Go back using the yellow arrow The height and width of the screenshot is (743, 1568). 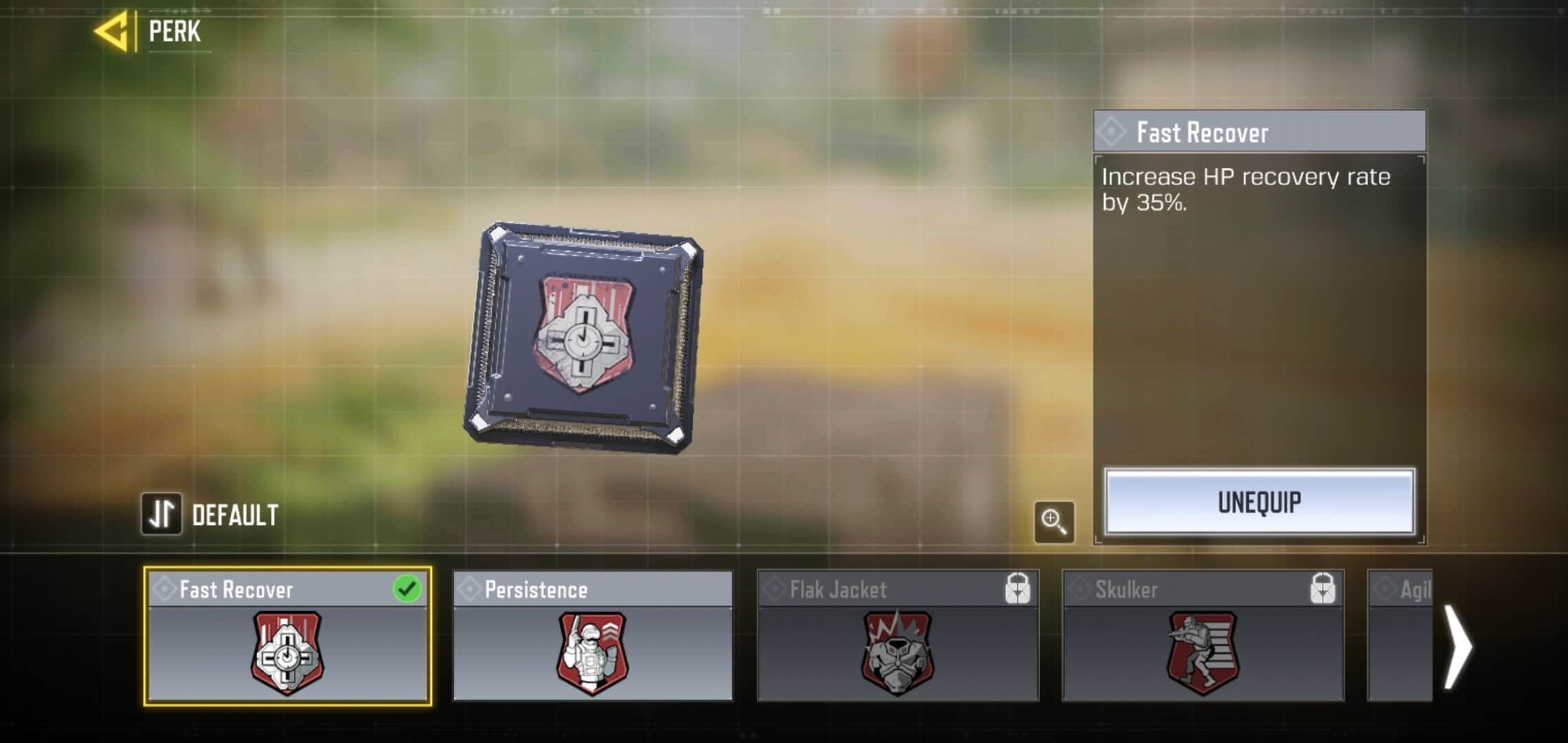pyautogui.click(x=112, y=32)
